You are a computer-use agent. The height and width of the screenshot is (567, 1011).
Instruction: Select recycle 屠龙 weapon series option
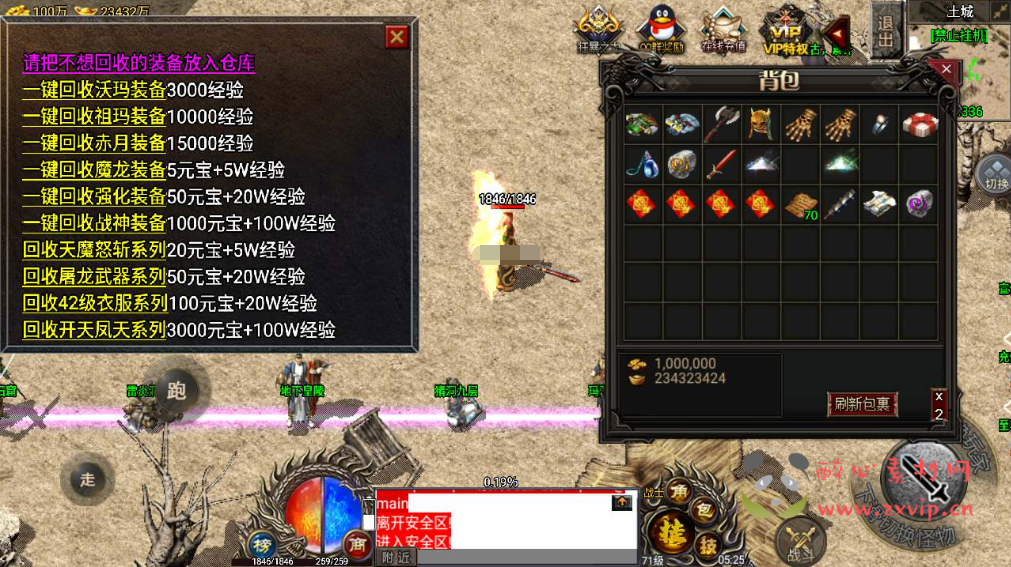pyautogui.click(x=94, y=277)
